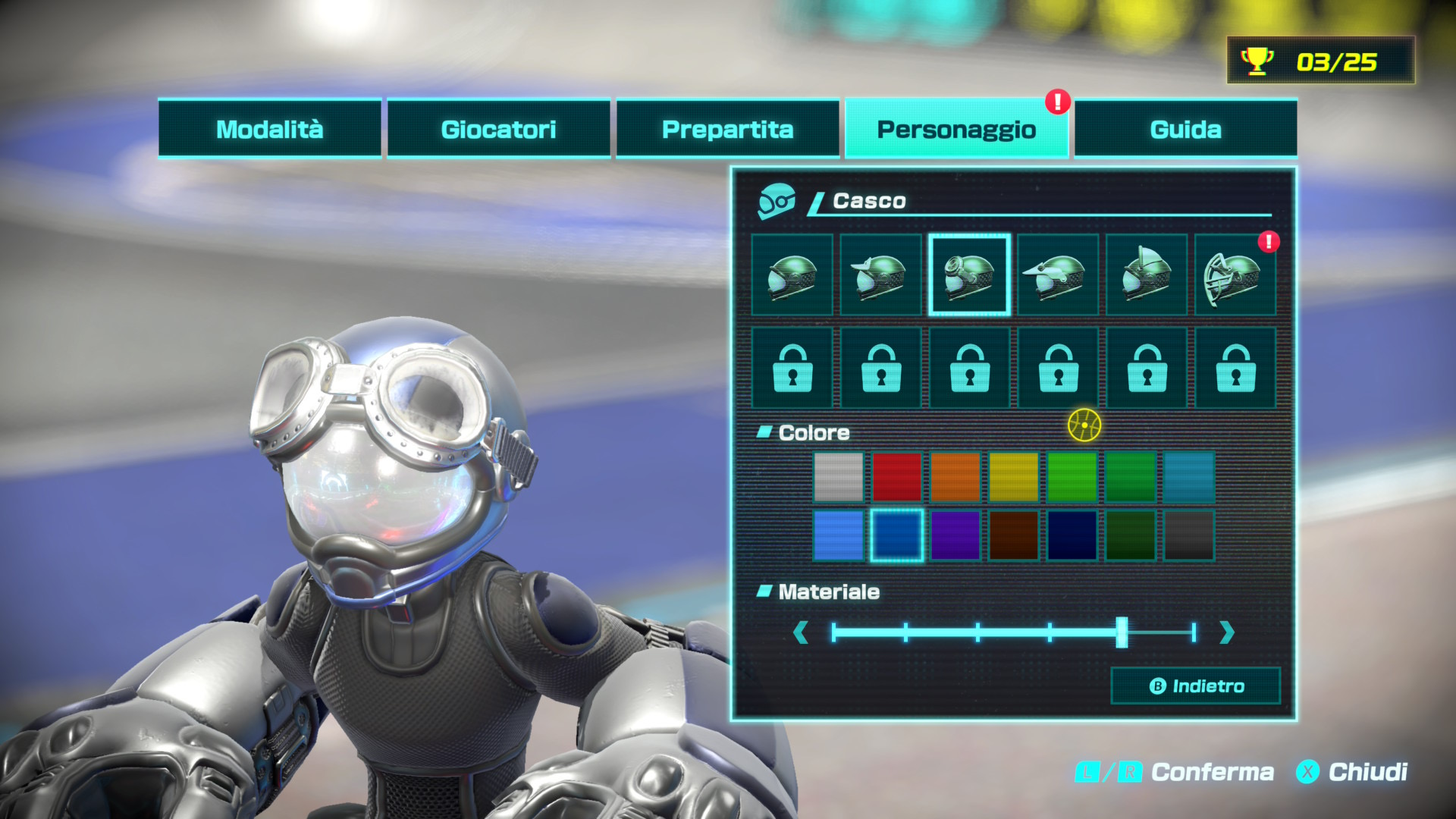Choose the light gray color swatch
Viewport: 1456px width, 819px height.
(x=838, y=477)
